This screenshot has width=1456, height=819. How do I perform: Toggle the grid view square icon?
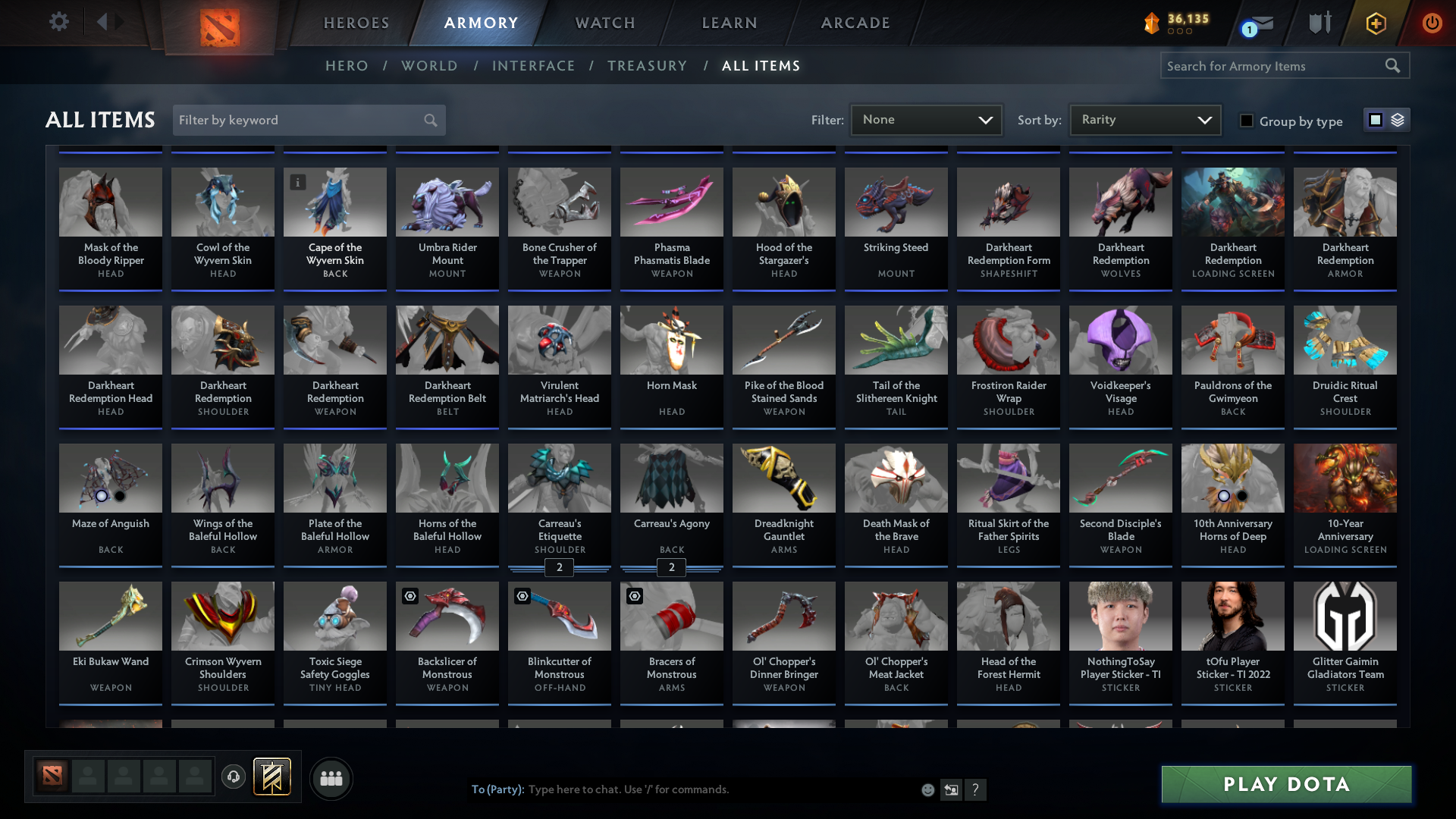tap(1376, 119)
